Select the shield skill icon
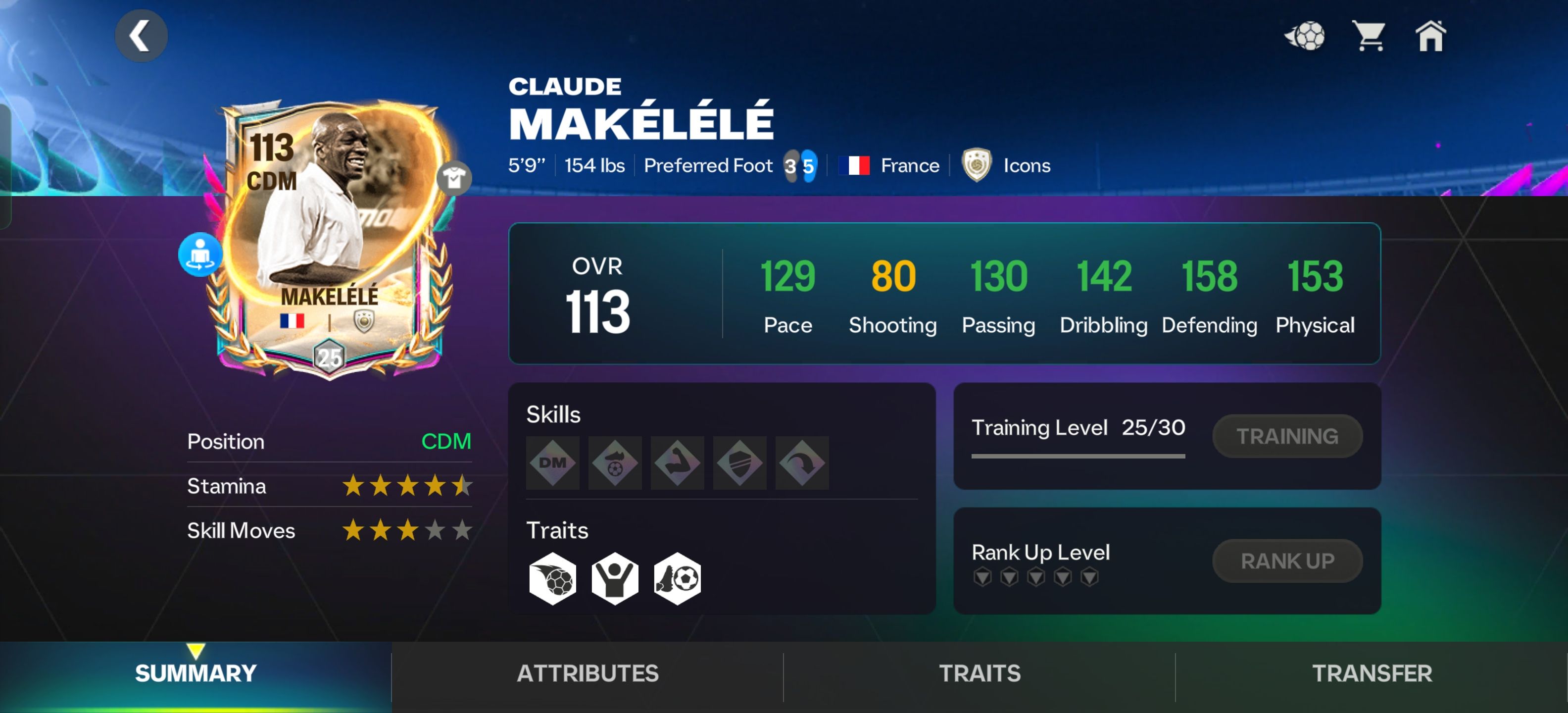The height and width of the screenshot is (713, 1568). (x=739, y=463)
